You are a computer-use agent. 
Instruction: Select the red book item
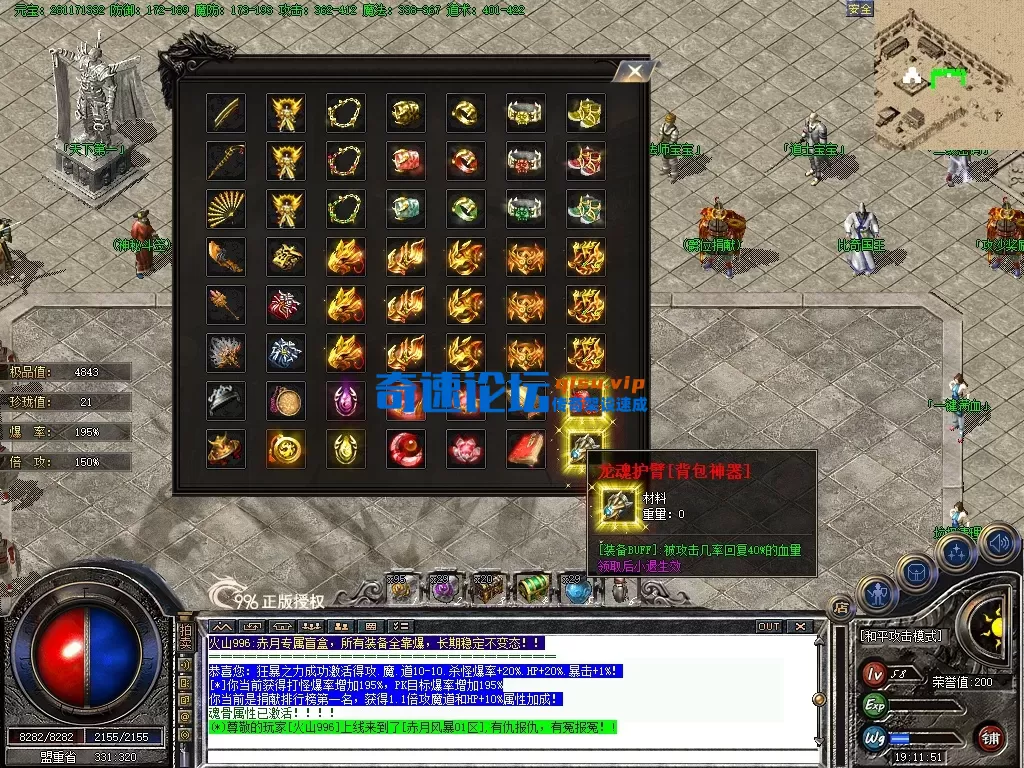(525, 449)
